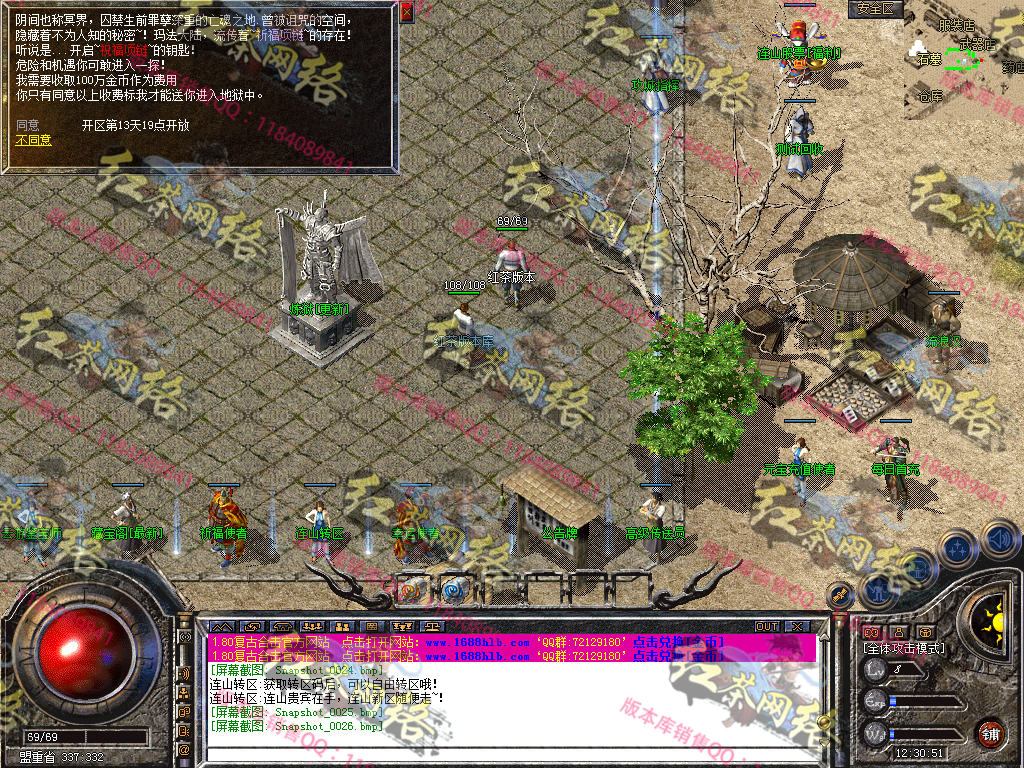Click the OUT button above chat
The height and width of the screenshot is (768, 1024).
point(767,626)
